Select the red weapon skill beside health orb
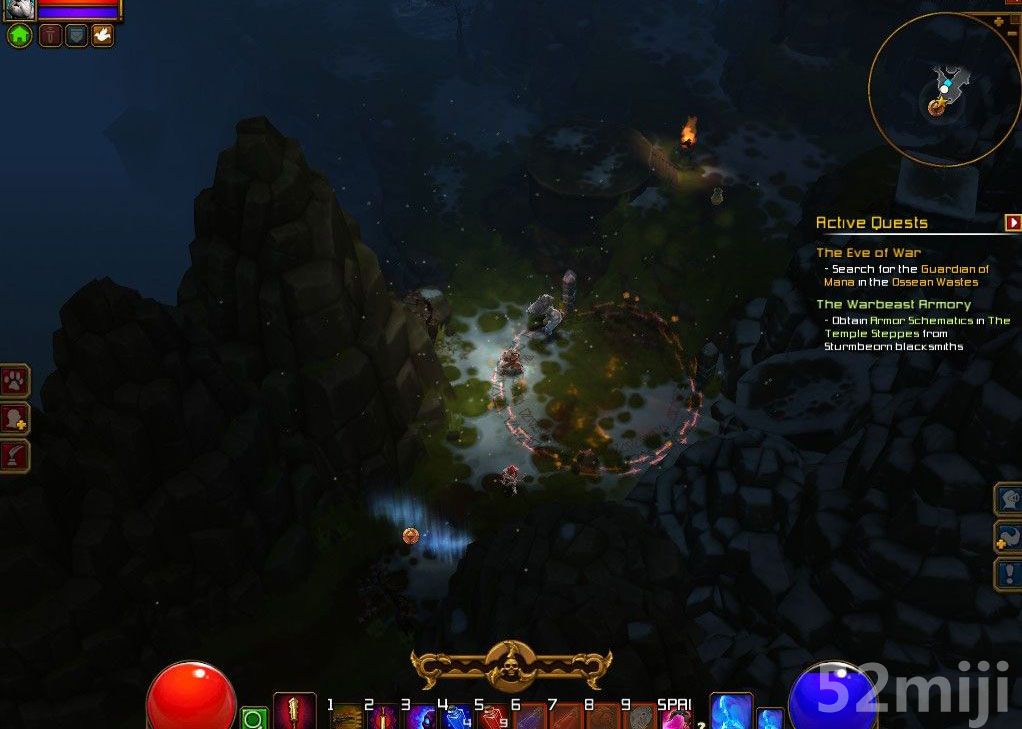 [294, 711]
